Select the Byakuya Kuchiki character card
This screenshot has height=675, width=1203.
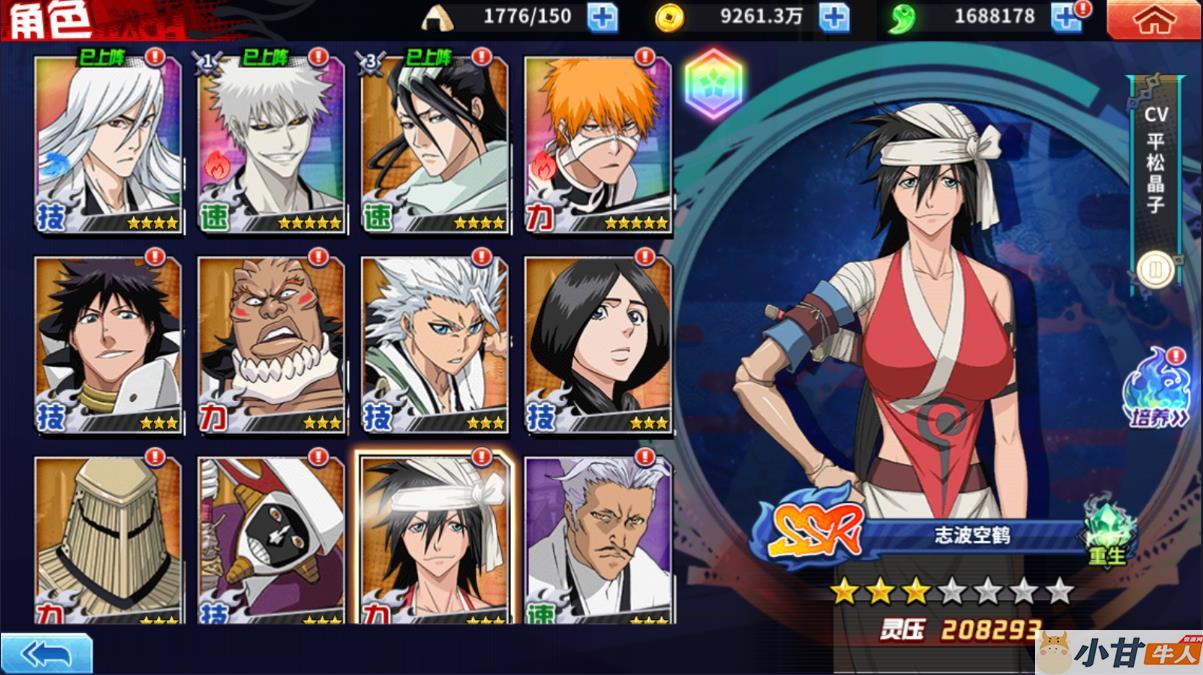(x=435, y=145)
